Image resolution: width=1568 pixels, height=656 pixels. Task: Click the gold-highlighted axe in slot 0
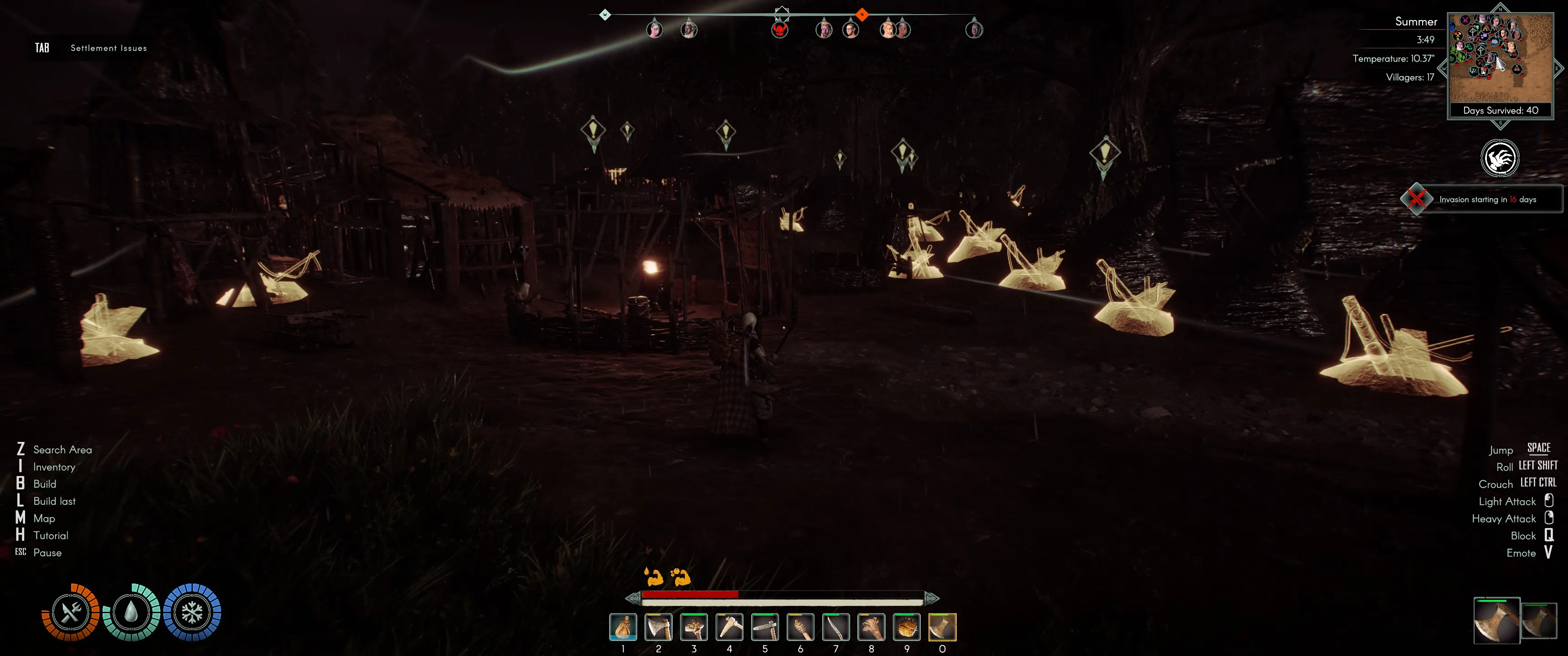click(x=942, y=627)
